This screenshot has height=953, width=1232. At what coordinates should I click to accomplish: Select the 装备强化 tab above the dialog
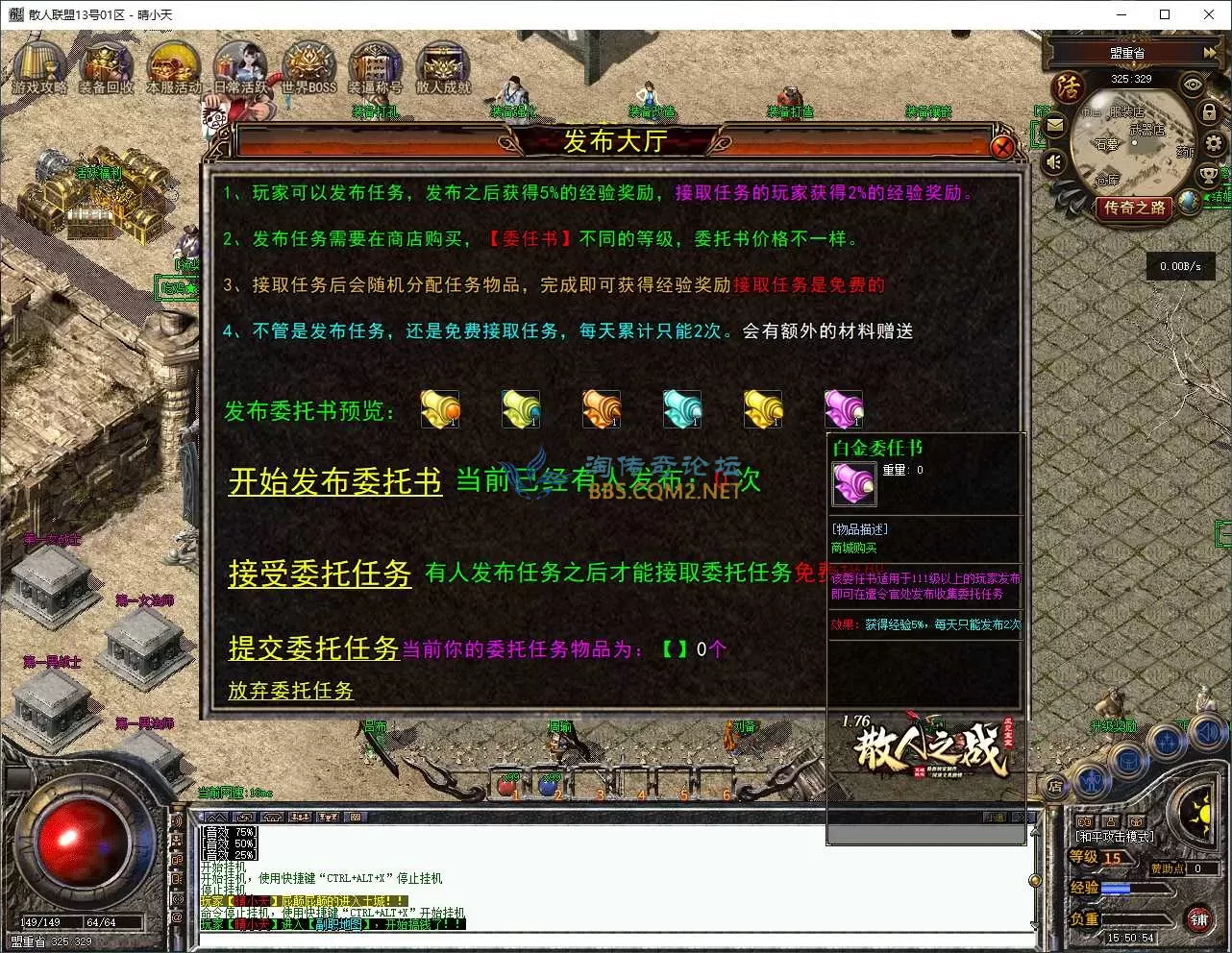click(x=517, y=112)
